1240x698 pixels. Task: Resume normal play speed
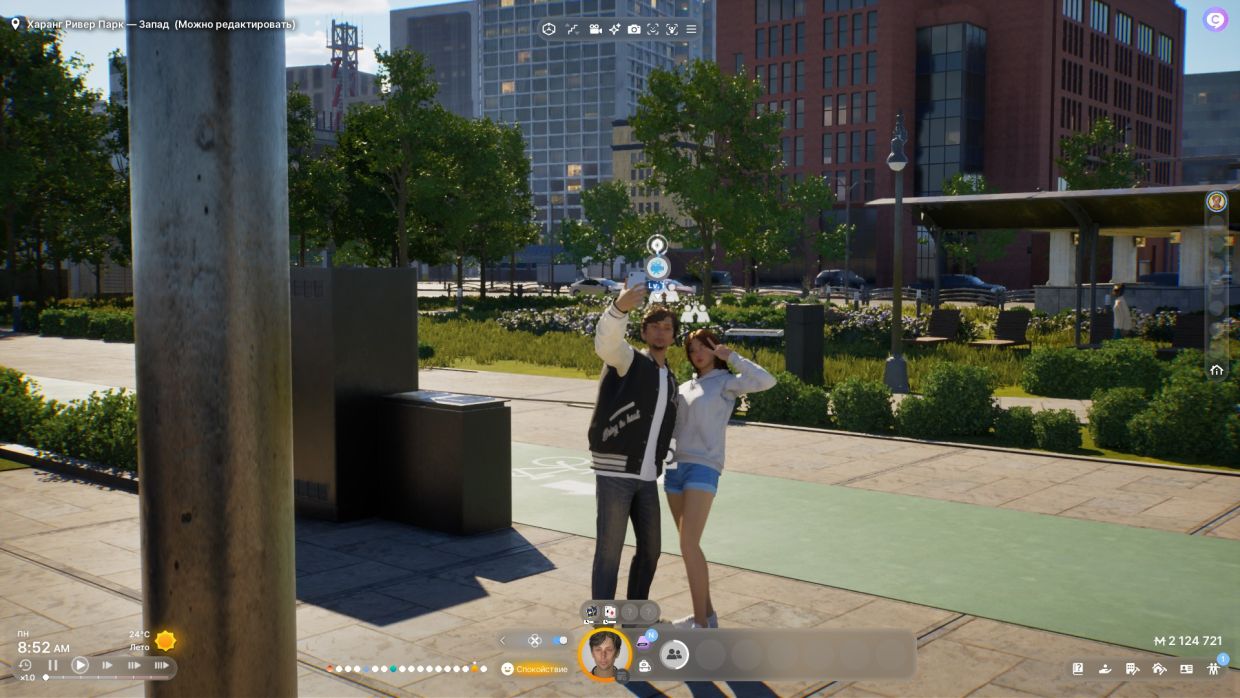click(80, 665)
